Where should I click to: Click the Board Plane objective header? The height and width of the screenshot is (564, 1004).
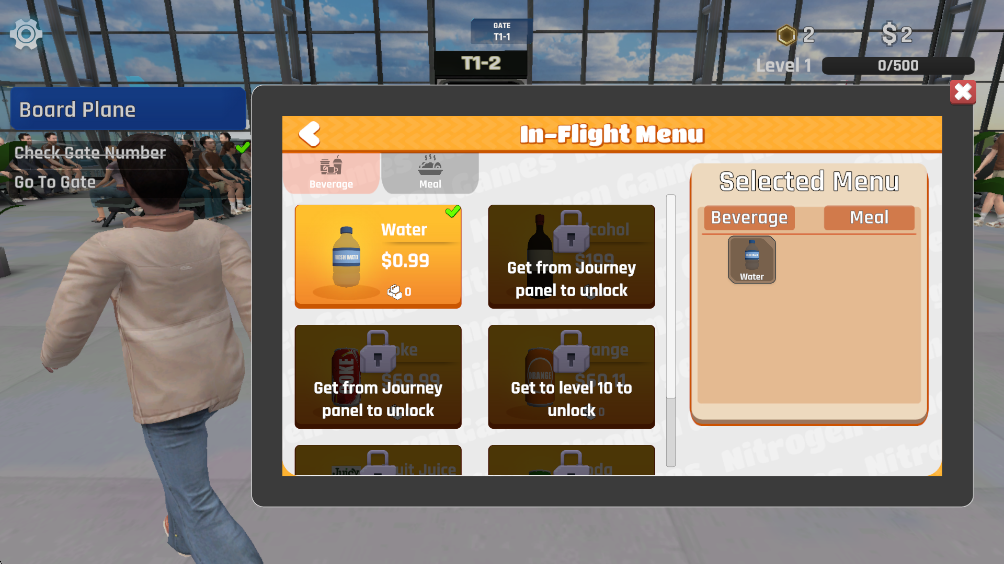click(127, 109)
